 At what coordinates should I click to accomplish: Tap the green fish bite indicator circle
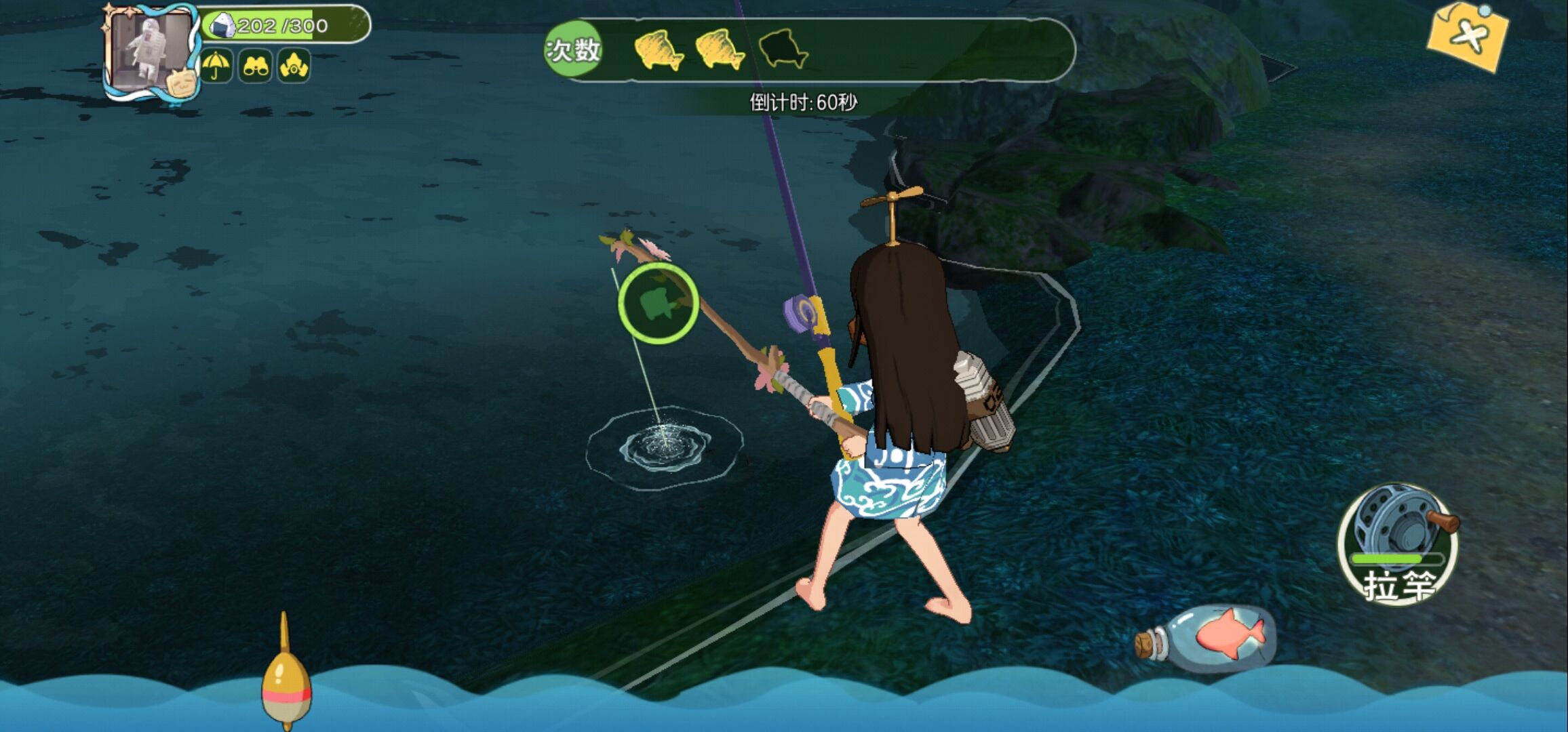657,303
